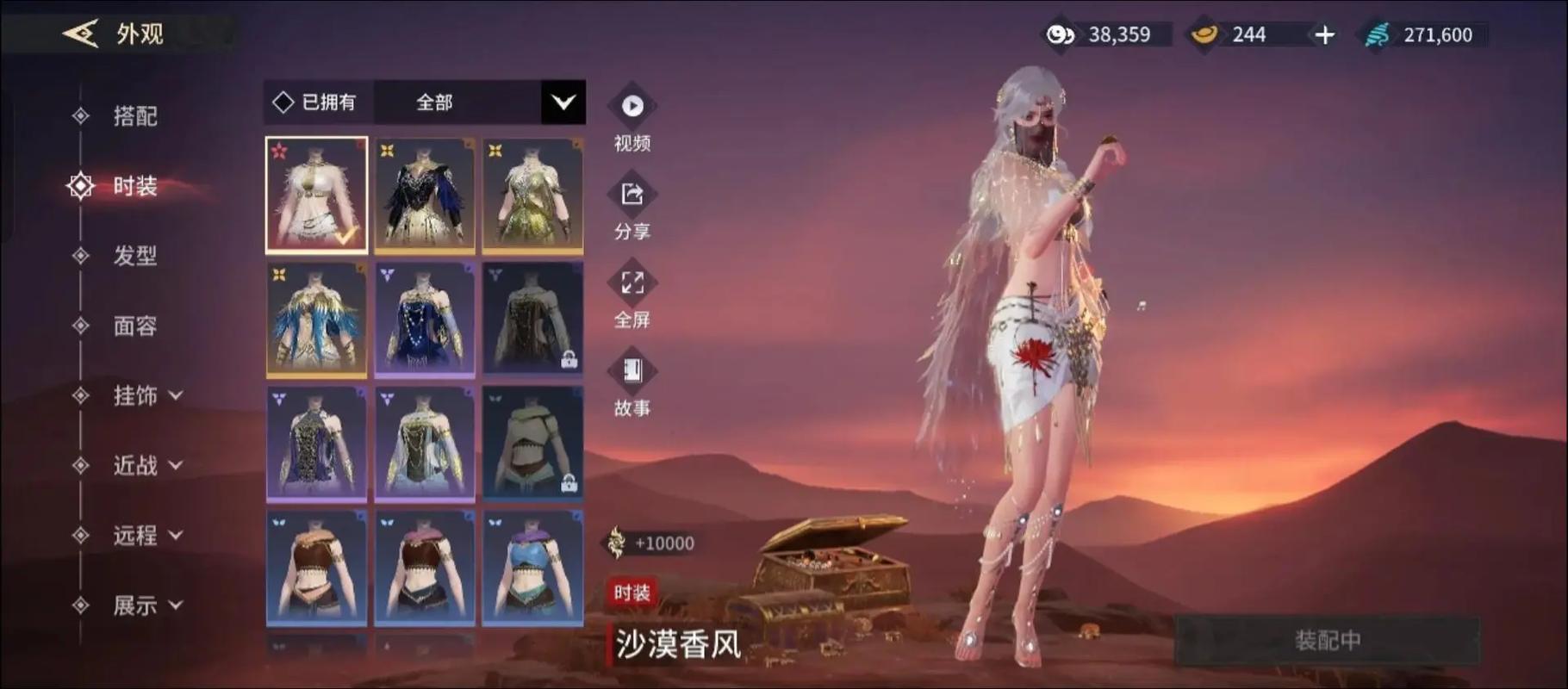The width and height of the screenshot is (1568, 689).
Task: Switch to the 搭配 tab
Action: [x=134, y=116]
